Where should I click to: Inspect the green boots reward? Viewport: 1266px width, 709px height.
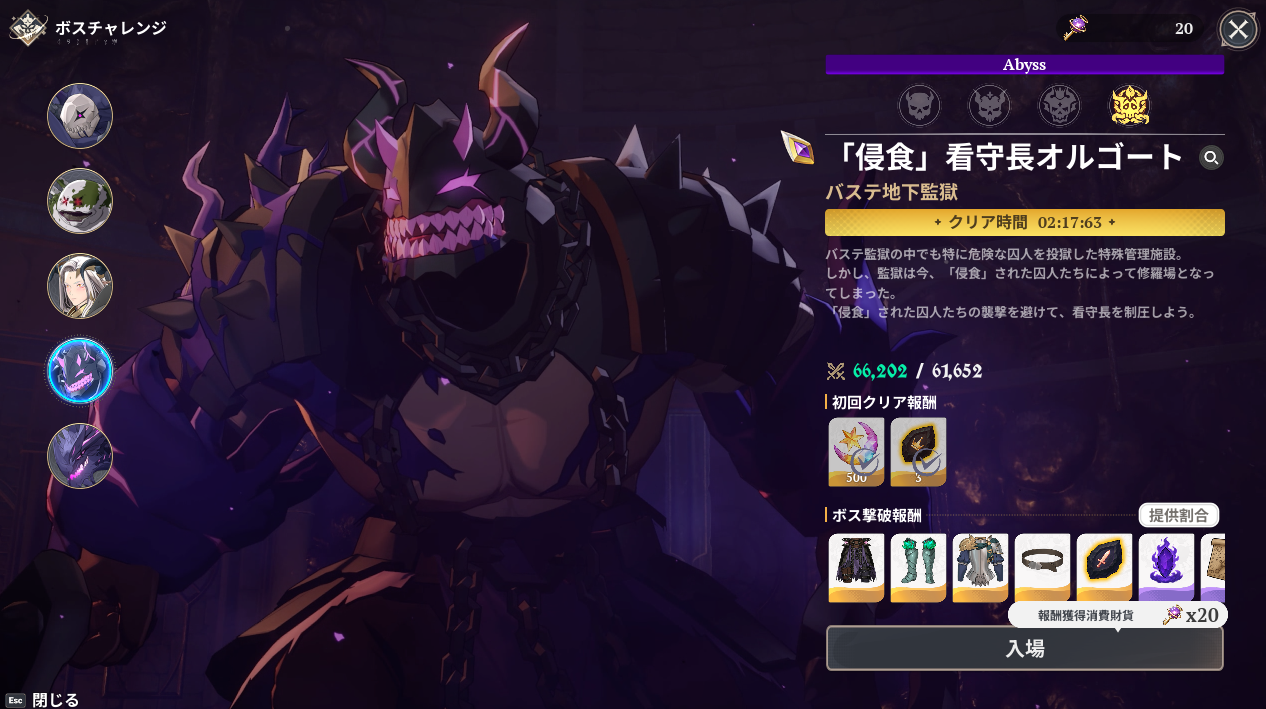(x=918, y=567)
